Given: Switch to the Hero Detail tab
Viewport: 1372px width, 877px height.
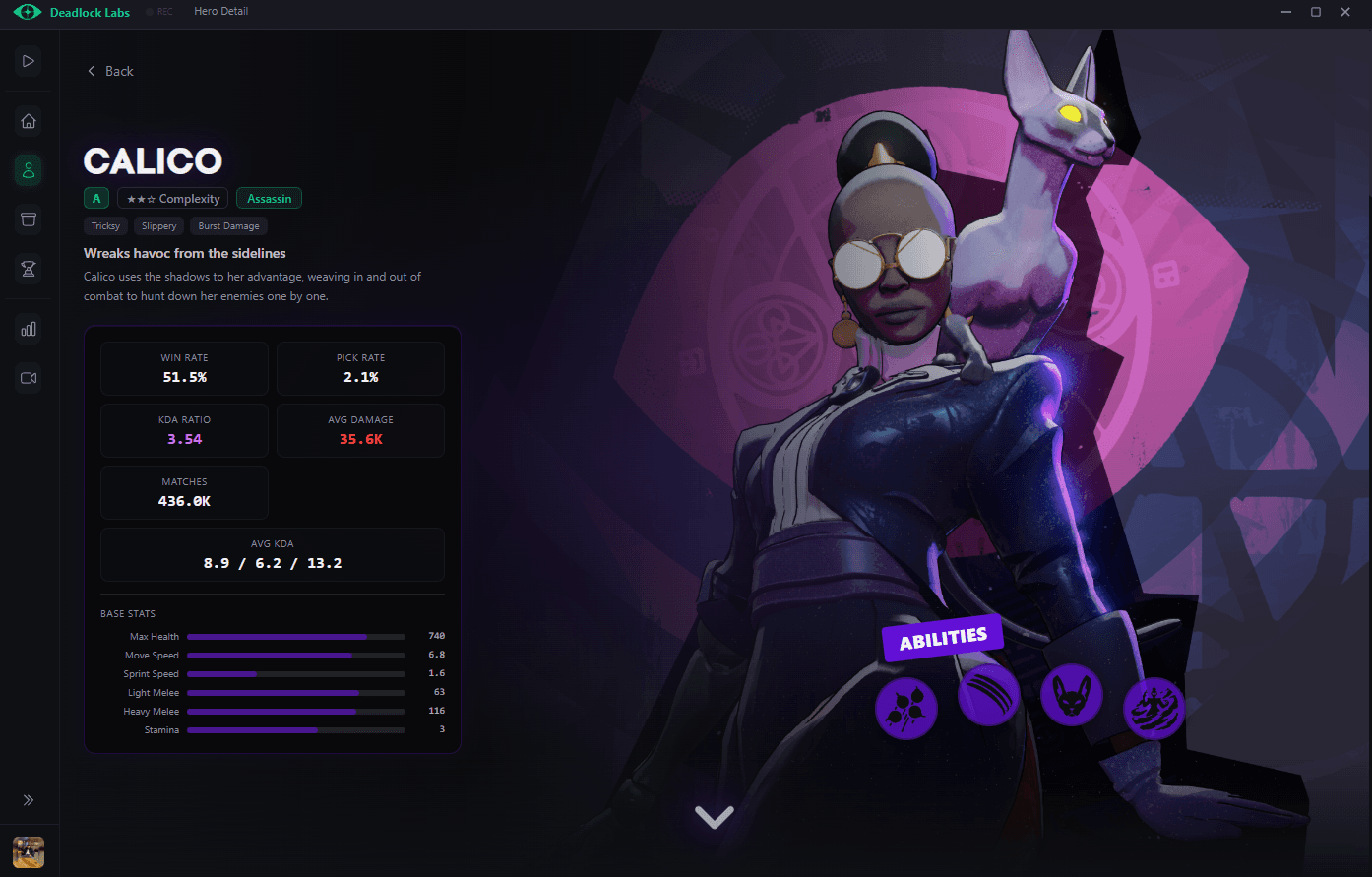Looking at the screenshot, I should (x=220, y=12).
